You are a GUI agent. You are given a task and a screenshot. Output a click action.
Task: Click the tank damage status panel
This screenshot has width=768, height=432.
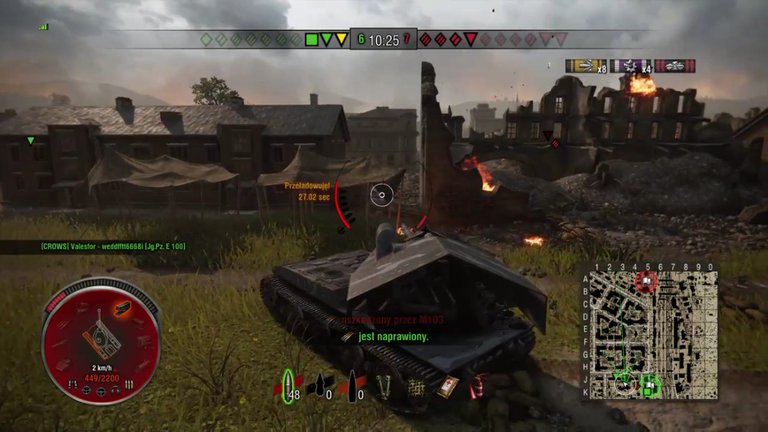[100, 340]
